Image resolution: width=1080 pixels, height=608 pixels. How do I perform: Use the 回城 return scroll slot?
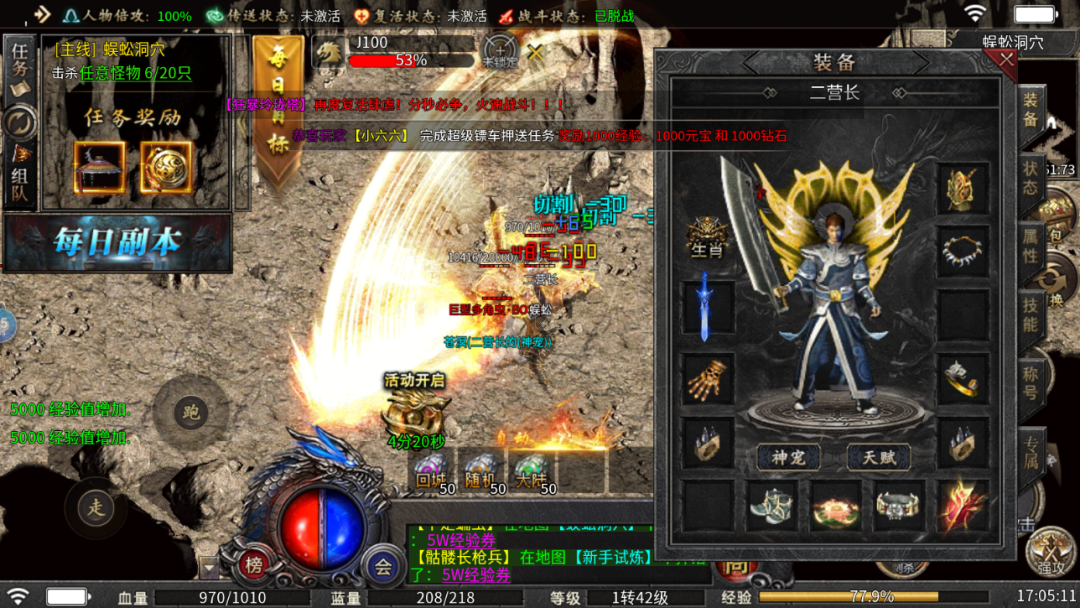pyautogui.click(x=433, y=470)
